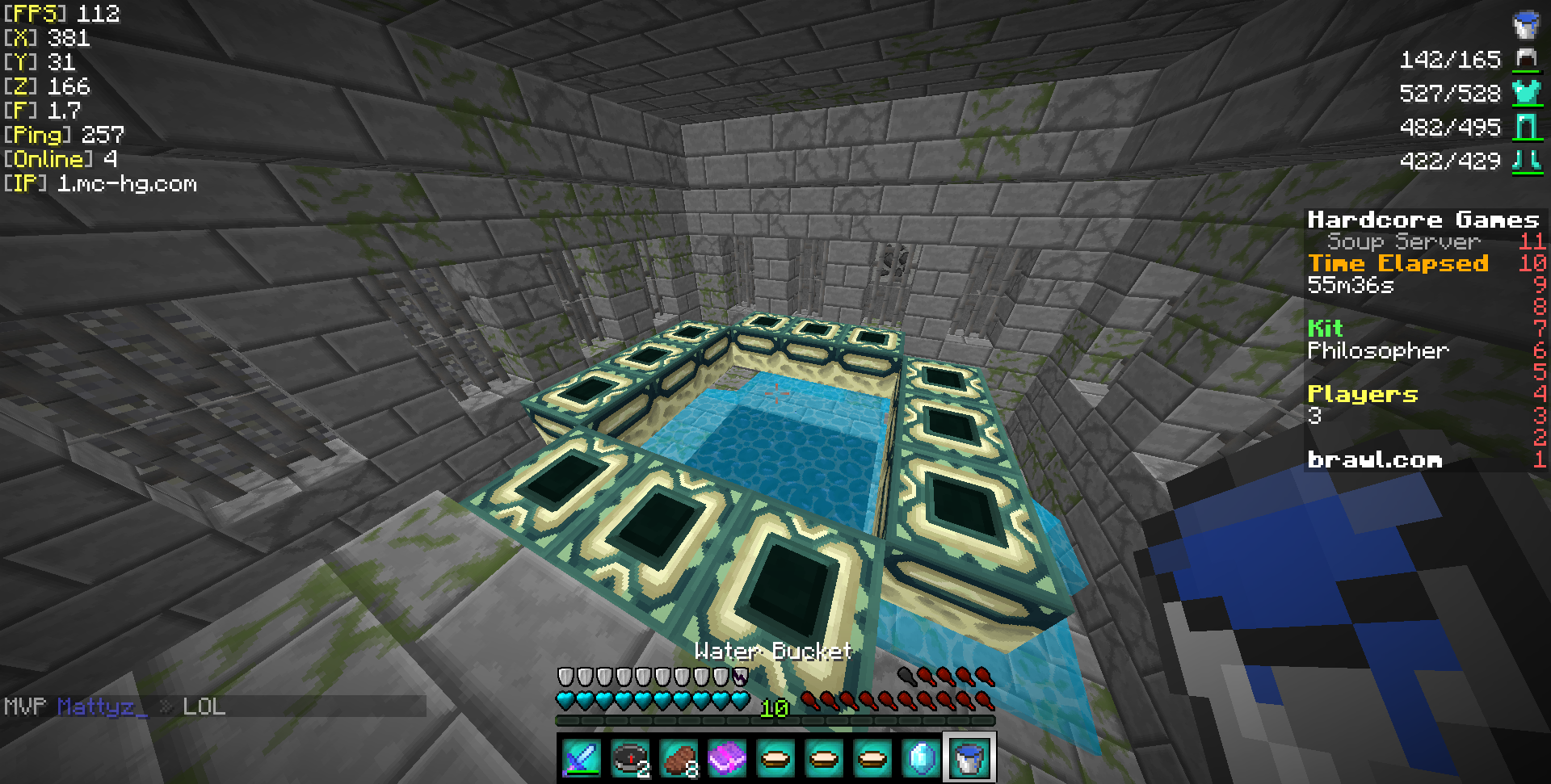
Task: Select the diamond sword hotbar slot
Action: tap(582, 758)
